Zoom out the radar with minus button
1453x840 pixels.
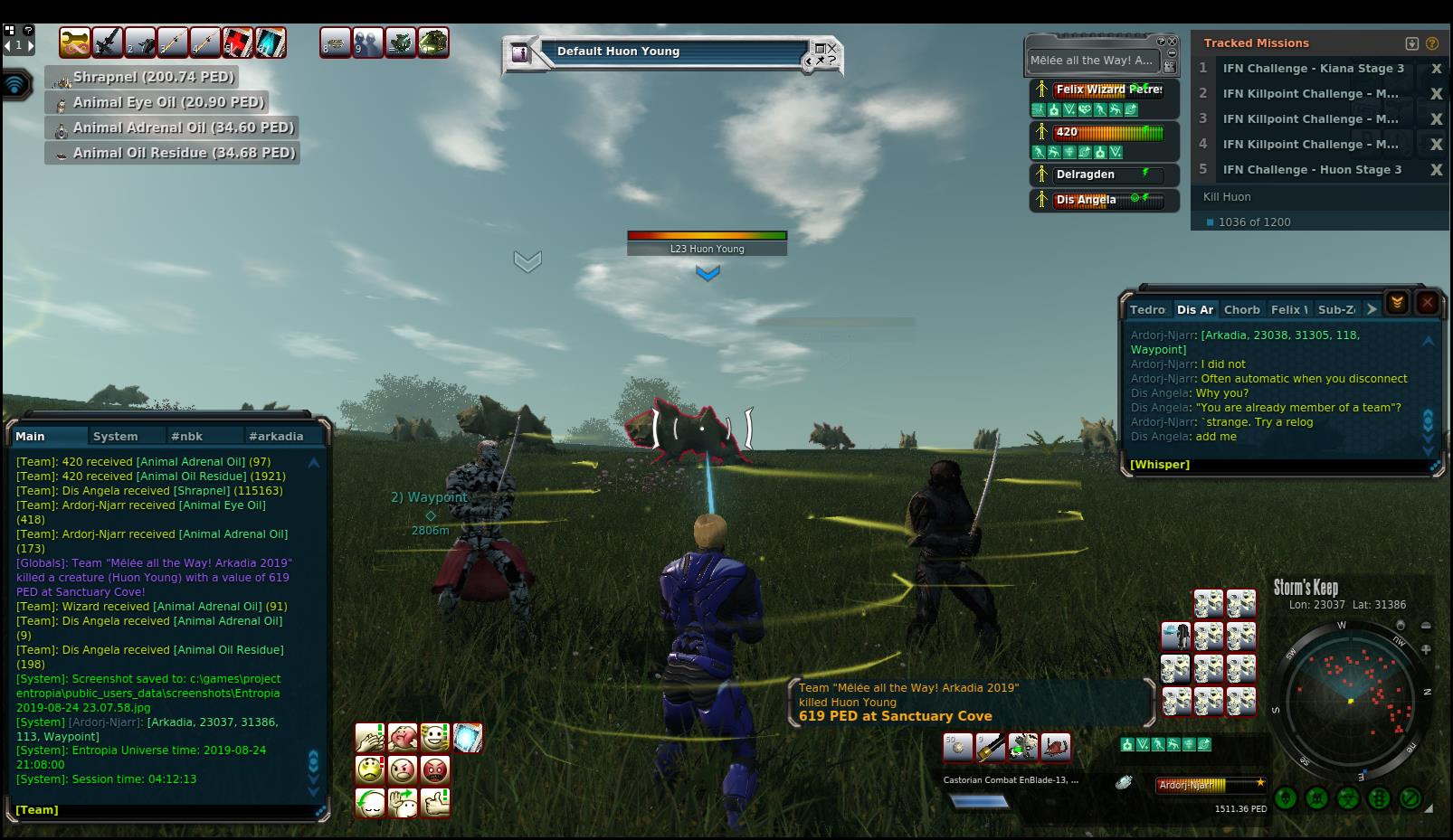click(1426, 626)
